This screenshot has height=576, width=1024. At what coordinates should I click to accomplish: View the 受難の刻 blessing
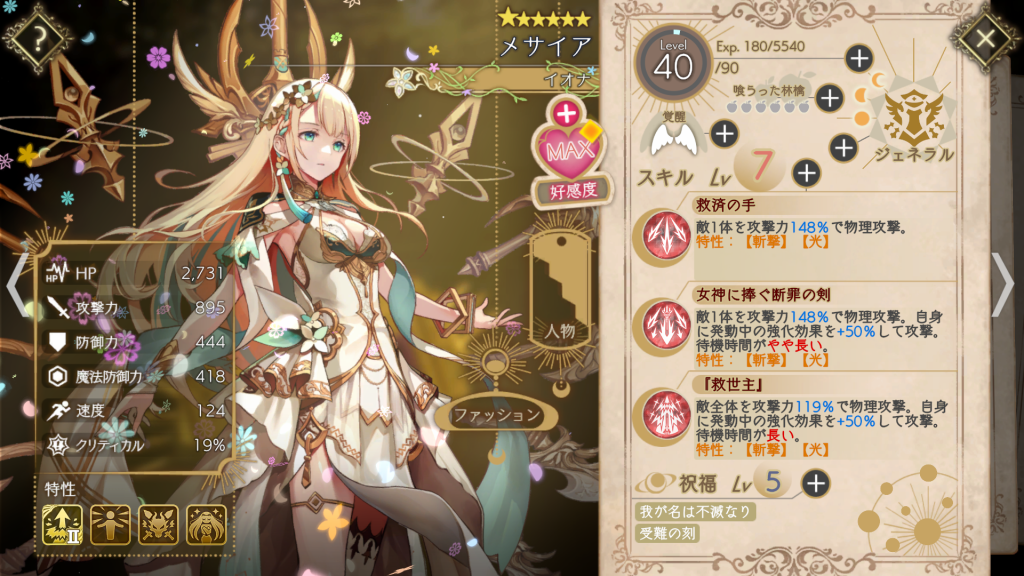(x=669, y=533)
